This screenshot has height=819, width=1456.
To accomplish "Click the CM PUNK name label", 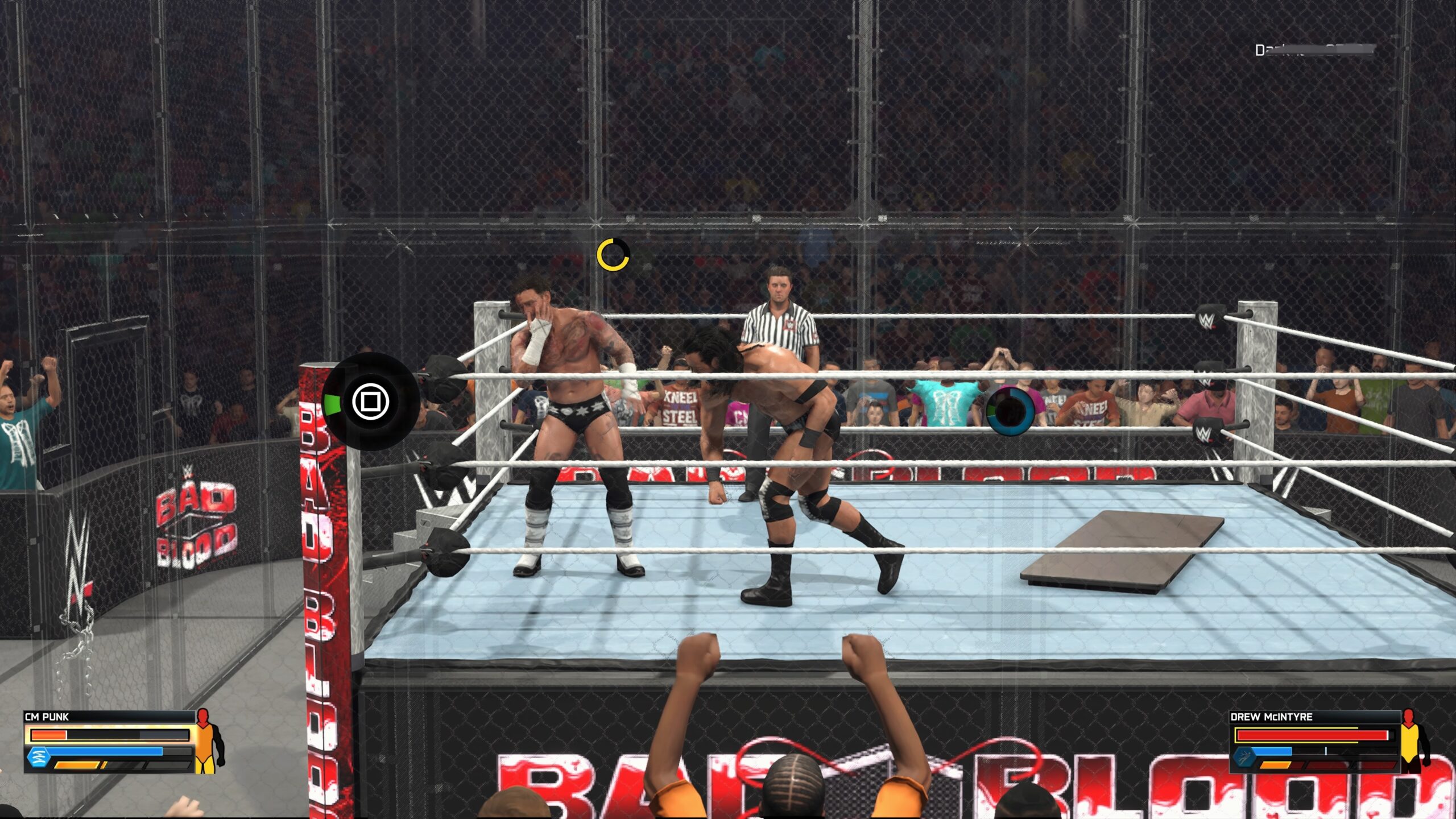I will pos(47,716).
